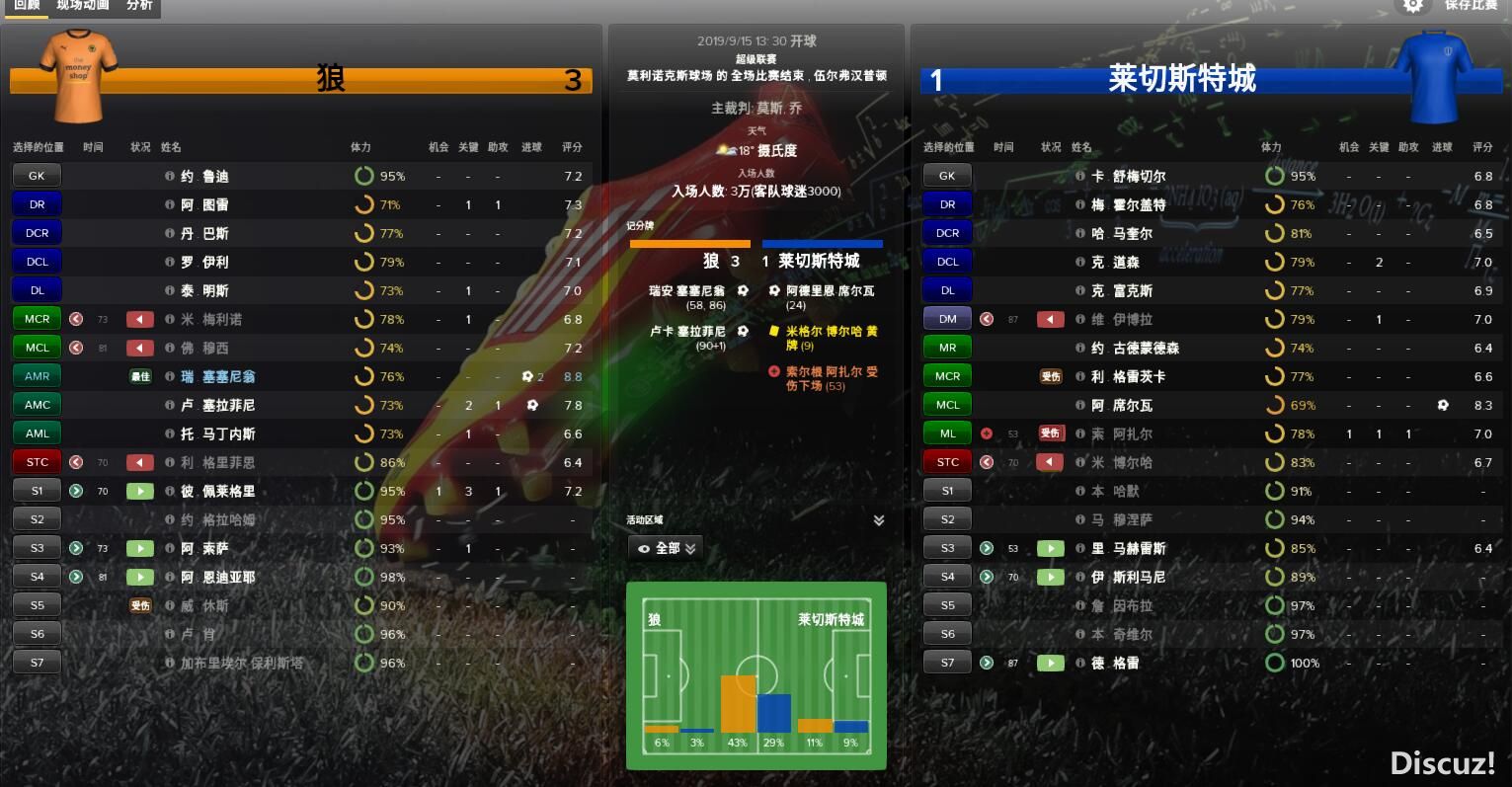Choose the AML position button
Screen dimensions: 1512x787
coord(37,433)
